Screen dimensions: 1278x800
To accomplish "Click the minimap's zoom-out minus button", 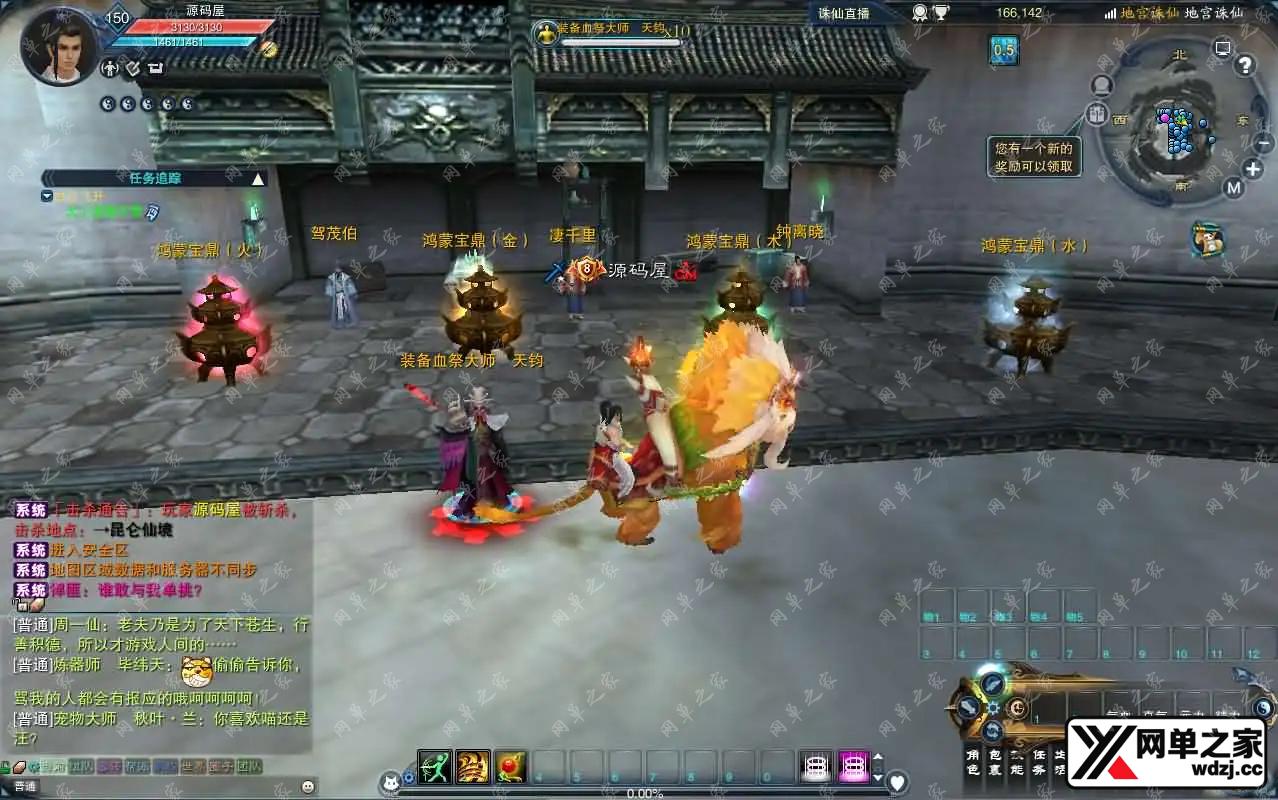I will (x=1263, y=143).
